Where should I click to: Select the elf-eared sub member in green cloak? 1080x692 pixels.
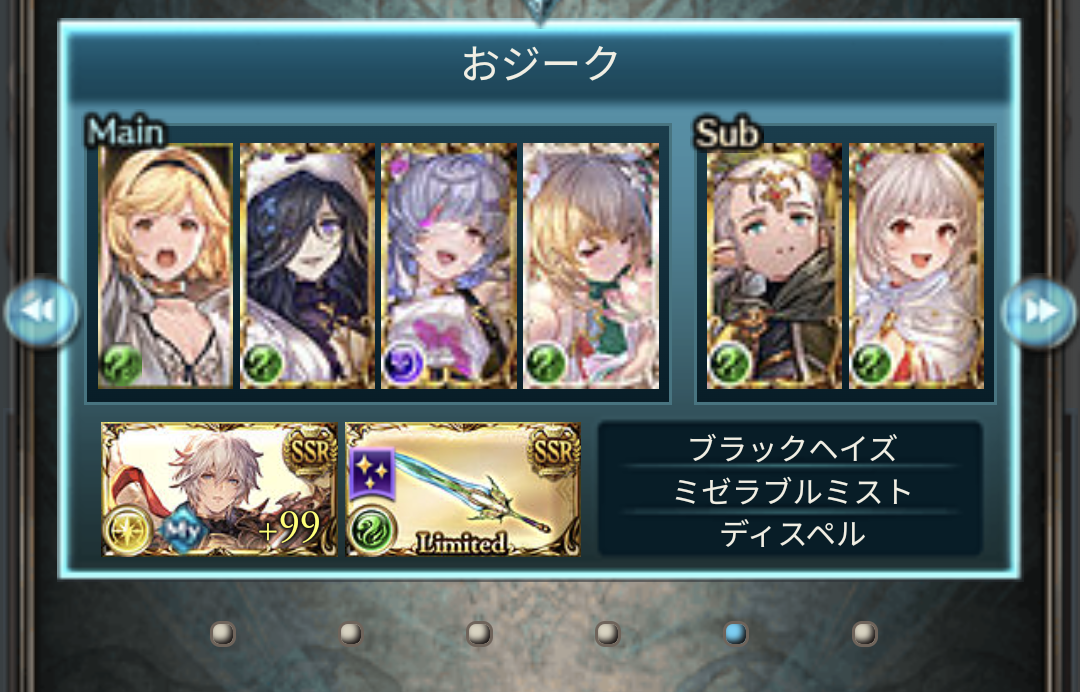[774, 266]
